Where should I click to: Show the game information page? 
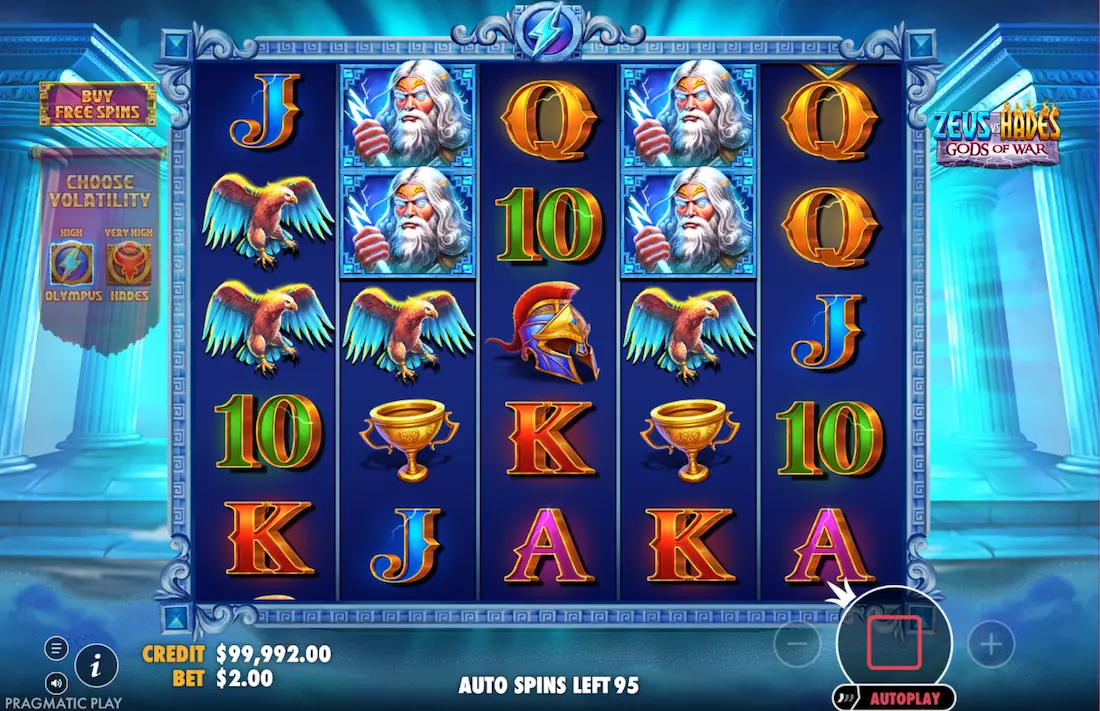tap(97, 664)
